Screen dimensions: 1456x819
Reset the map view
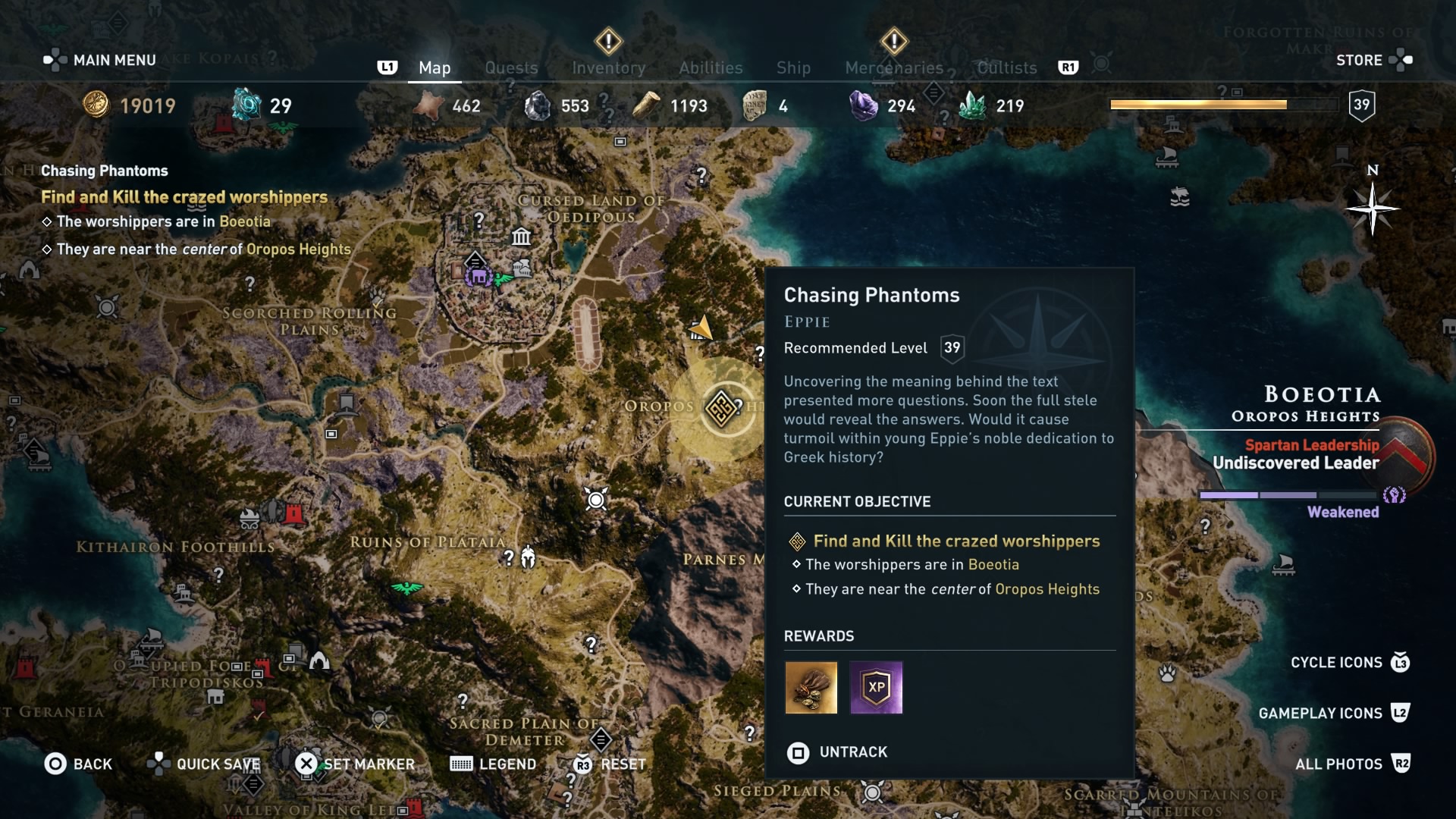[x=610, y=764]
